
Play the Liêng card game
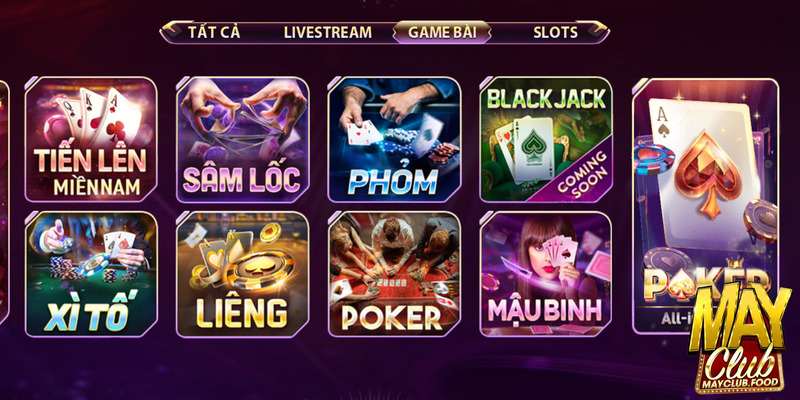[243, 274]
